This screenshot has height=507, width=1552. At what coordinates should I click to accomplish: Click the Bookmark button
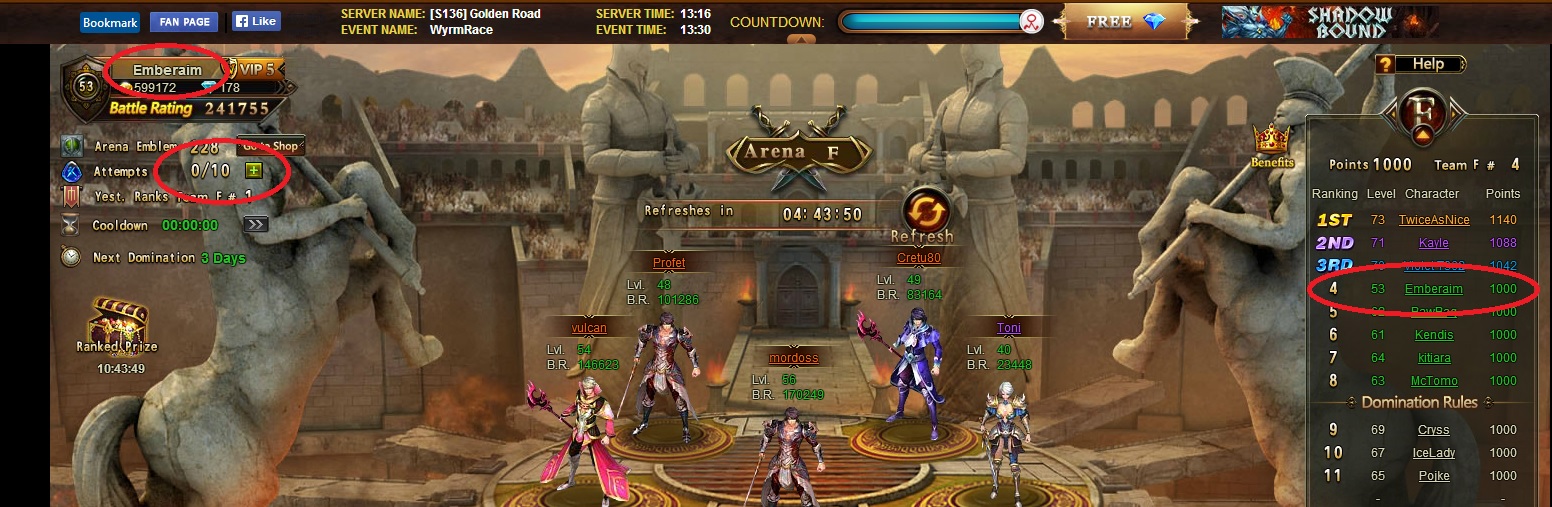pyautogui.click(x=110, y=22)
